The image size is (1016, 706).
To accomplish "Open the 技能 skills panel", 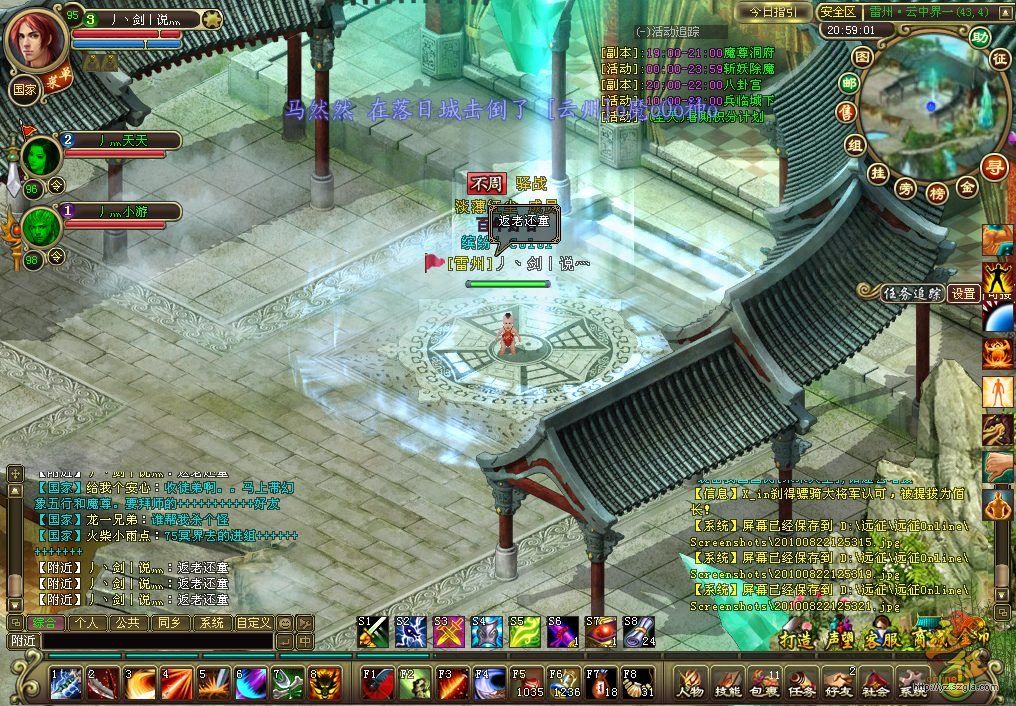I will pos(727,682).
